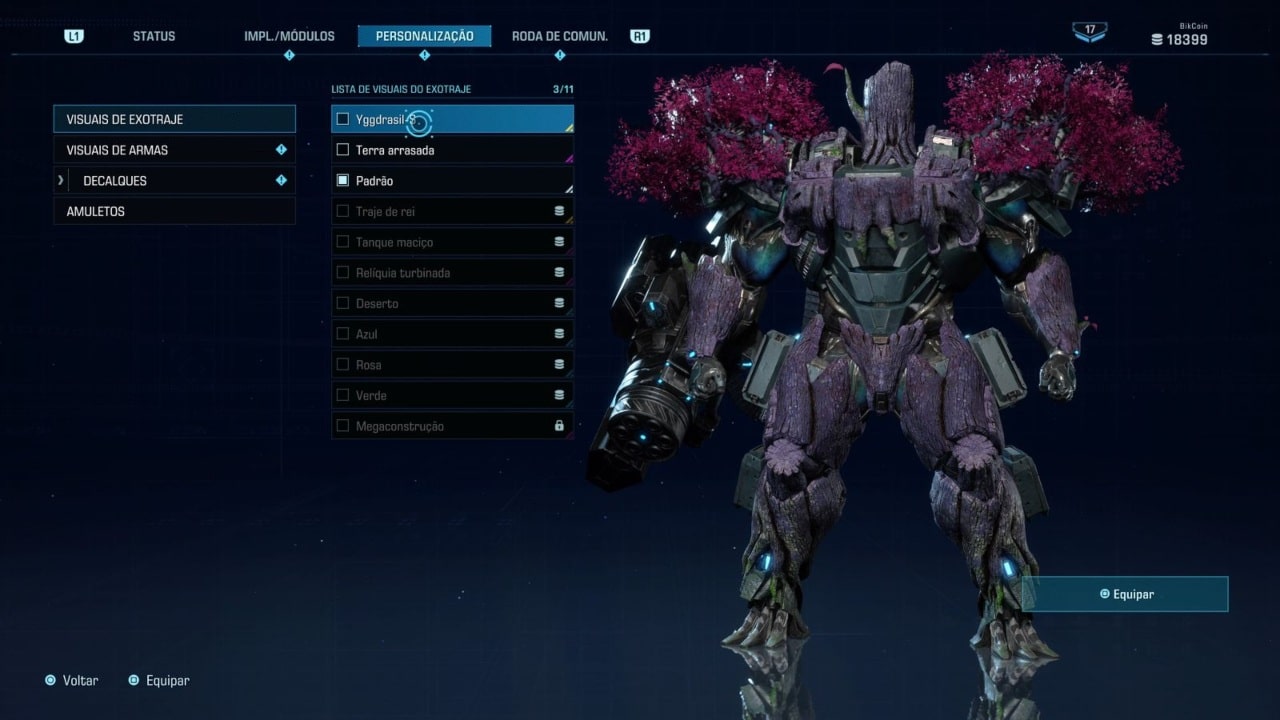Expand the Decalques category
1280x720 pixels.
tap(174, 181)
